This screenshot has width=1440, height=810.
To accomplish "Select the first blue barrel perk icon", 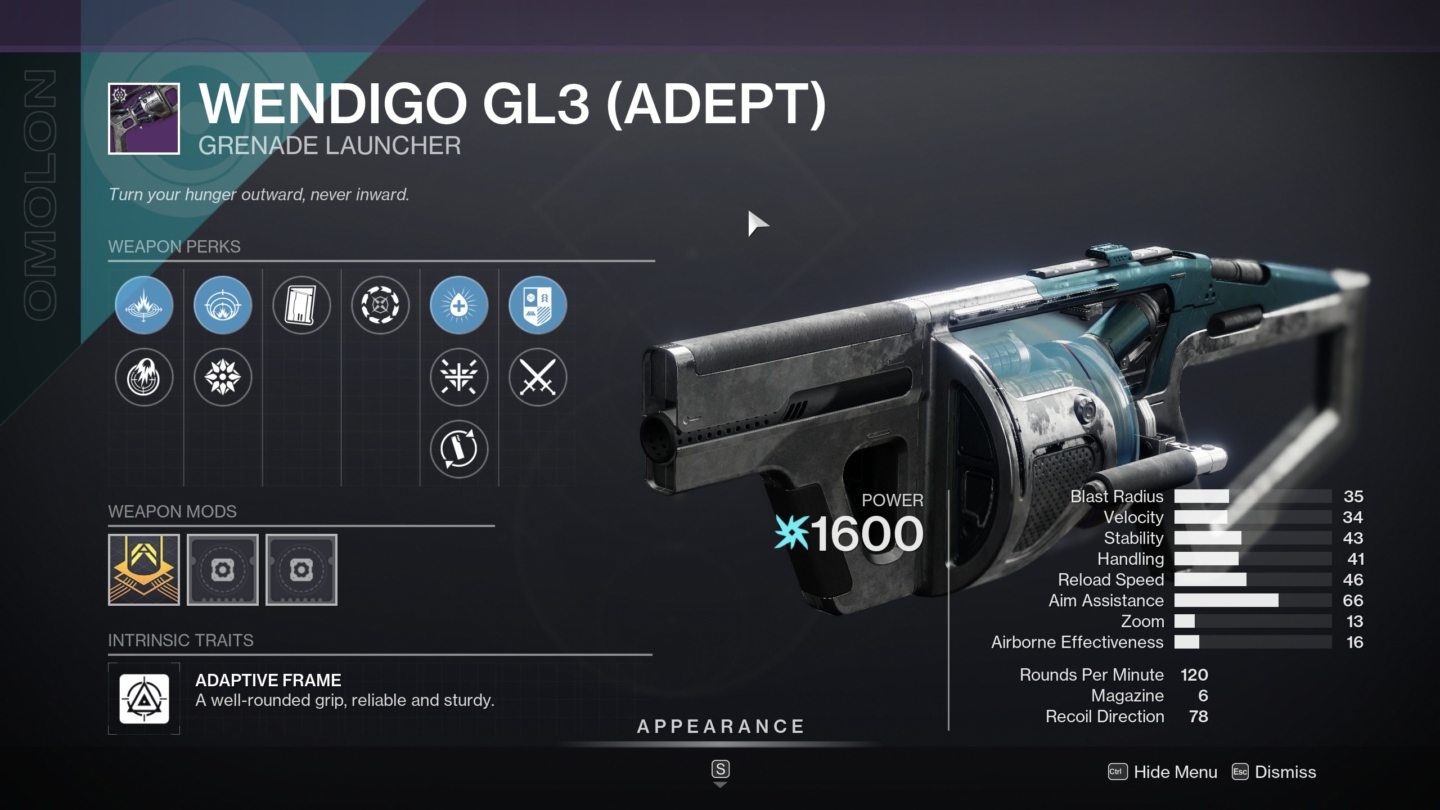I will pos(144,305).
